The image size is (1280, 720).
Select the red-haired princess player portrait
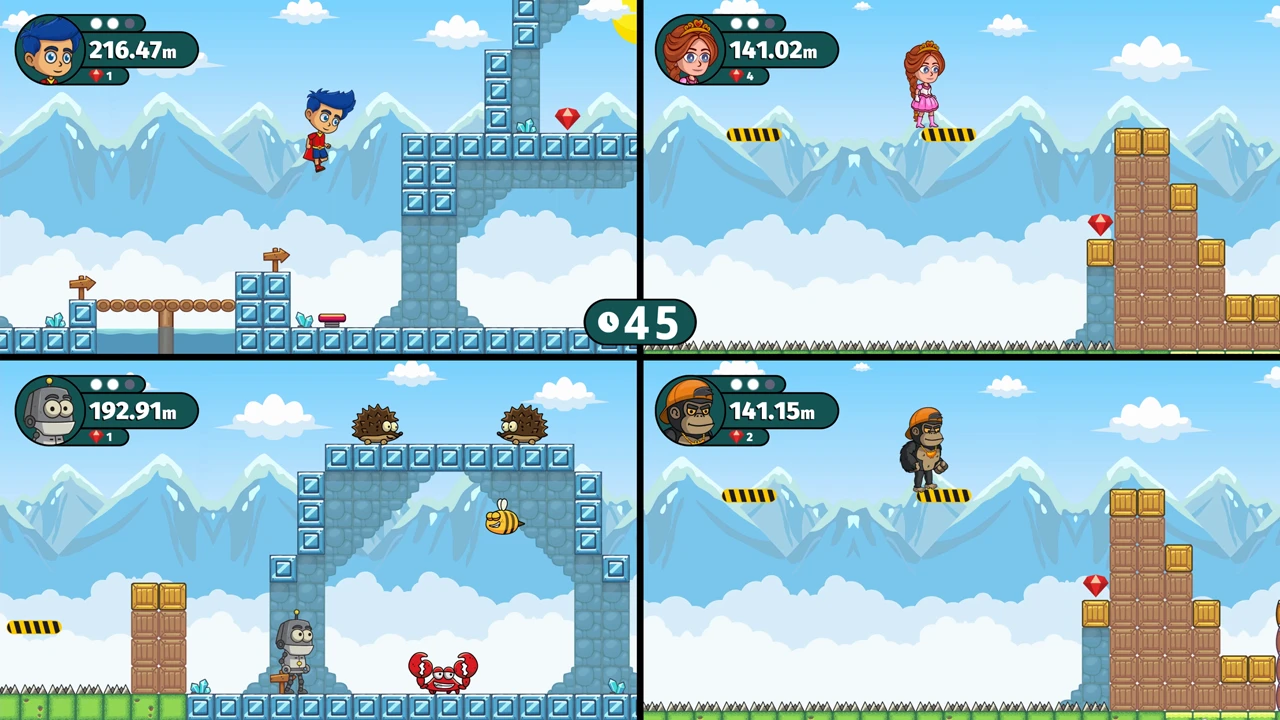tap(689, 50)
